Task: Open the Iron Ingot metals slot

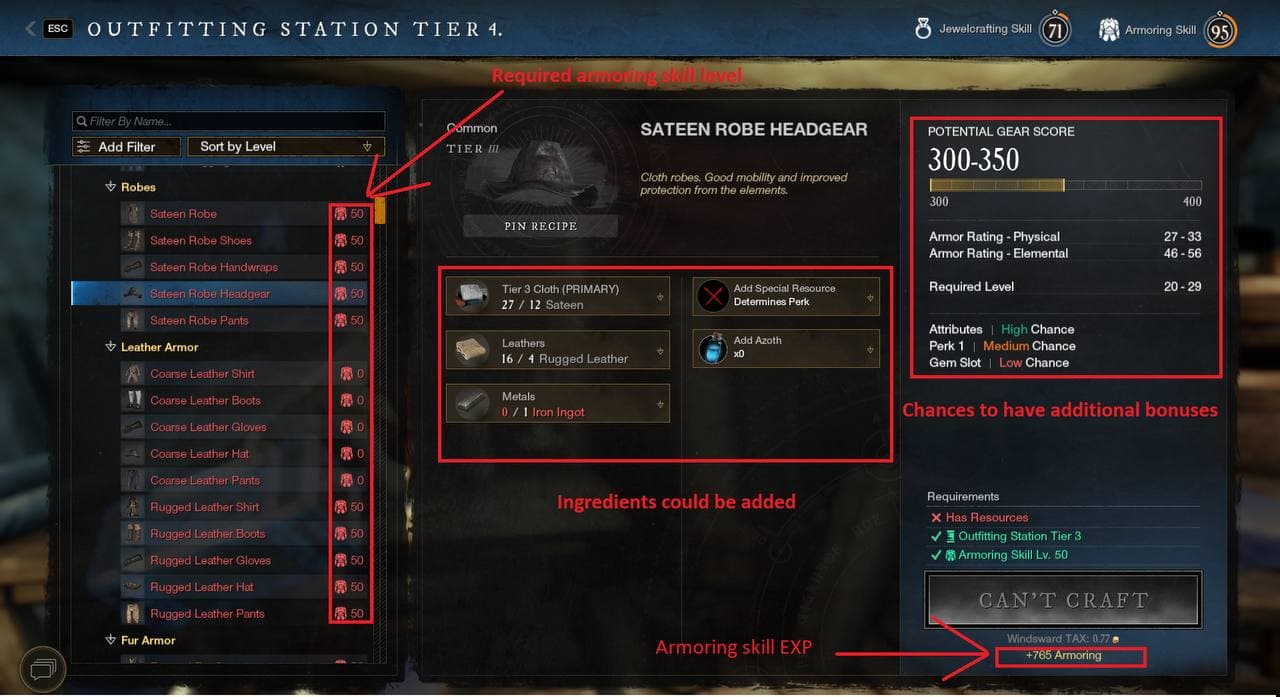Action: pyautogui.click(x=557, y=404)
